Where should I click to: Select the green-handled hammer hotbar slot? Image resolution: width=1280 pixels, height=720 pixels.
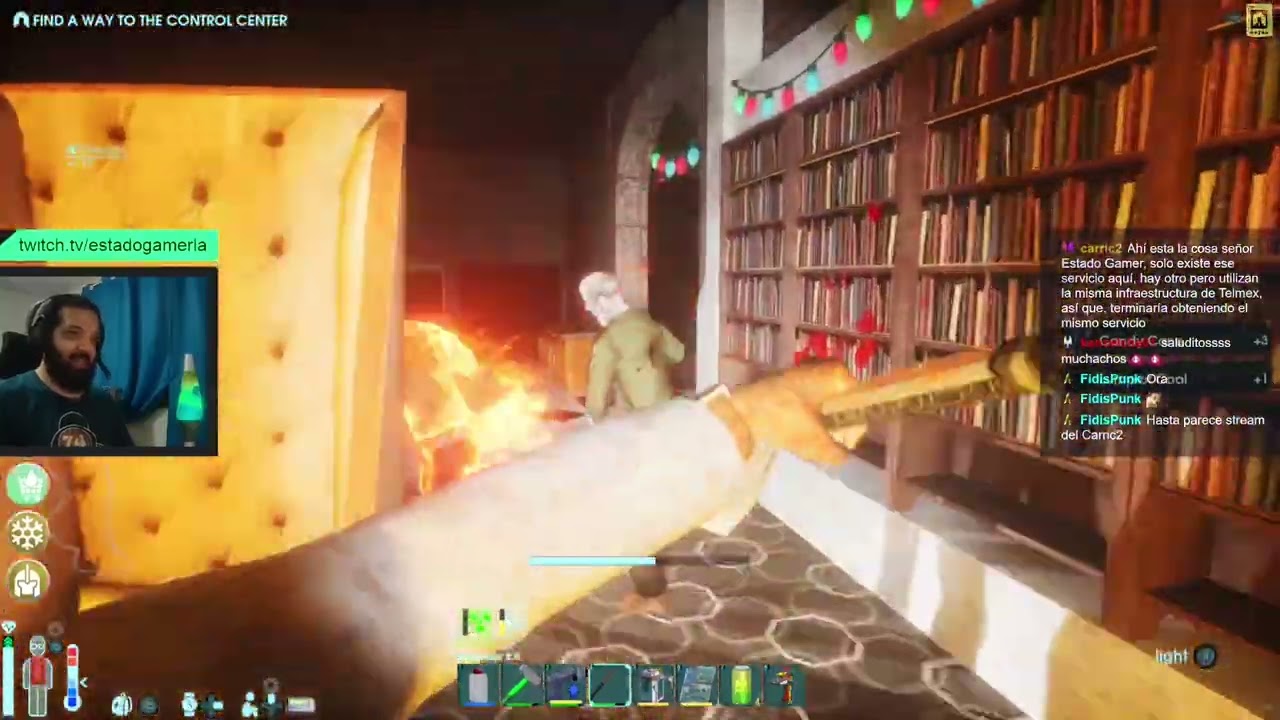click(x=522, y=687)
